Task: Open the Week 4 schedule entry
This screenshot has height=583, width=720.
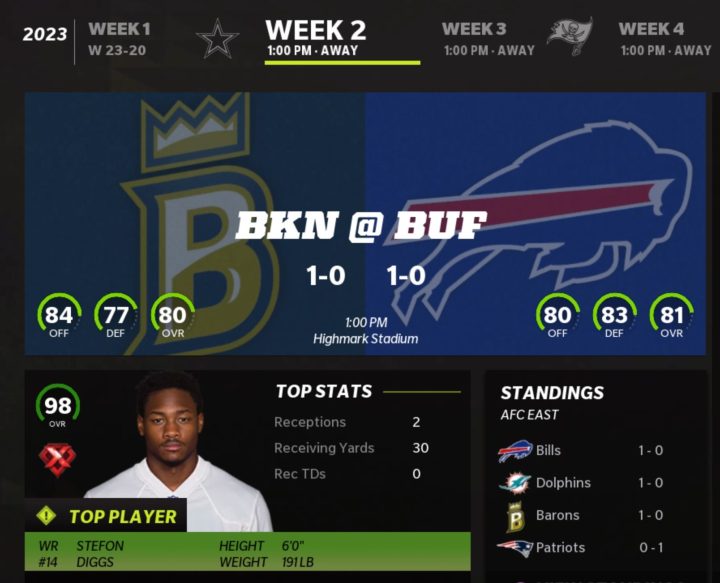Action: tap(664, 38)
